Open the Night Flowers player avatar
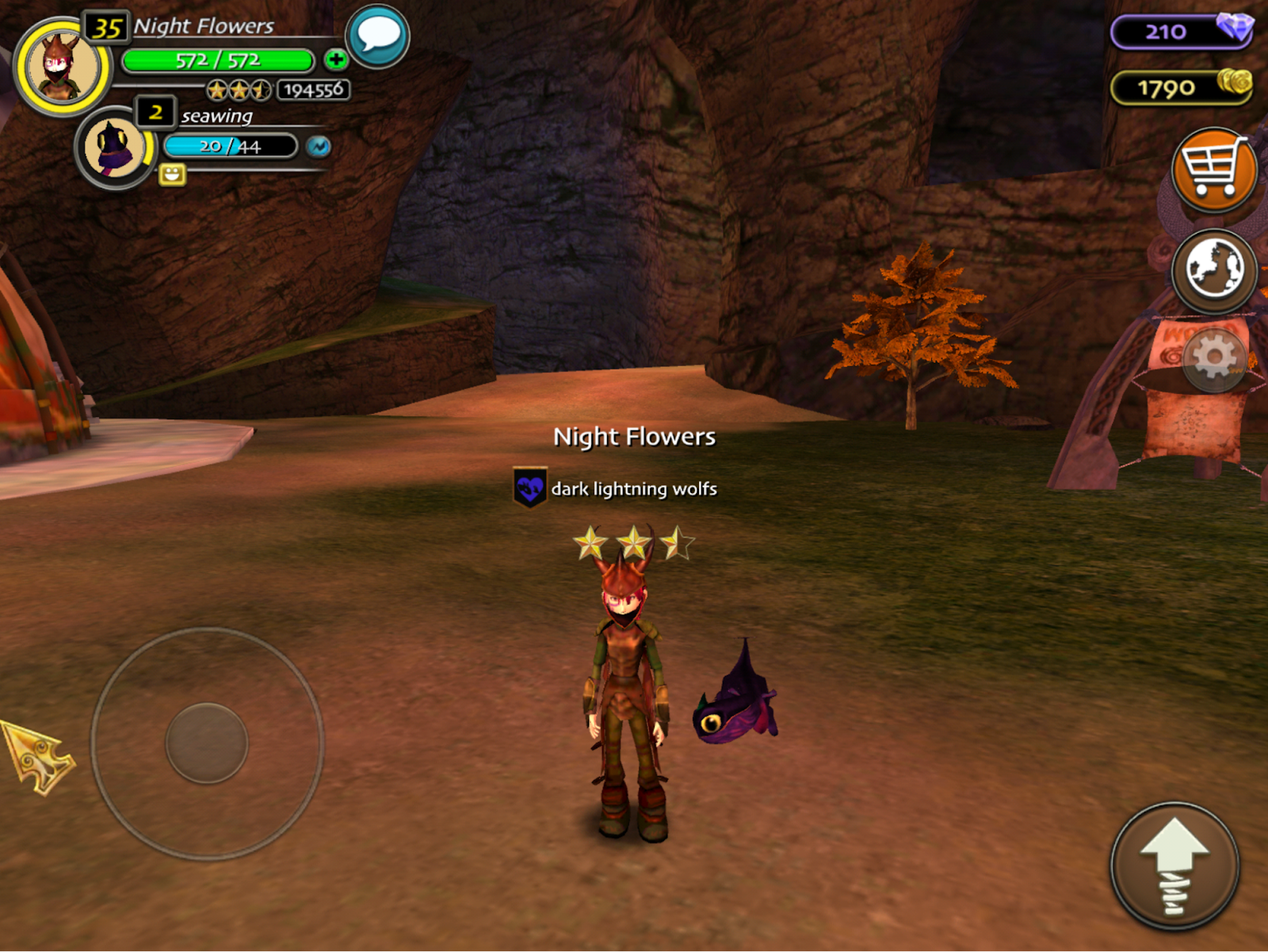Viewport: 1268px width, 952px height. point(62,67)
